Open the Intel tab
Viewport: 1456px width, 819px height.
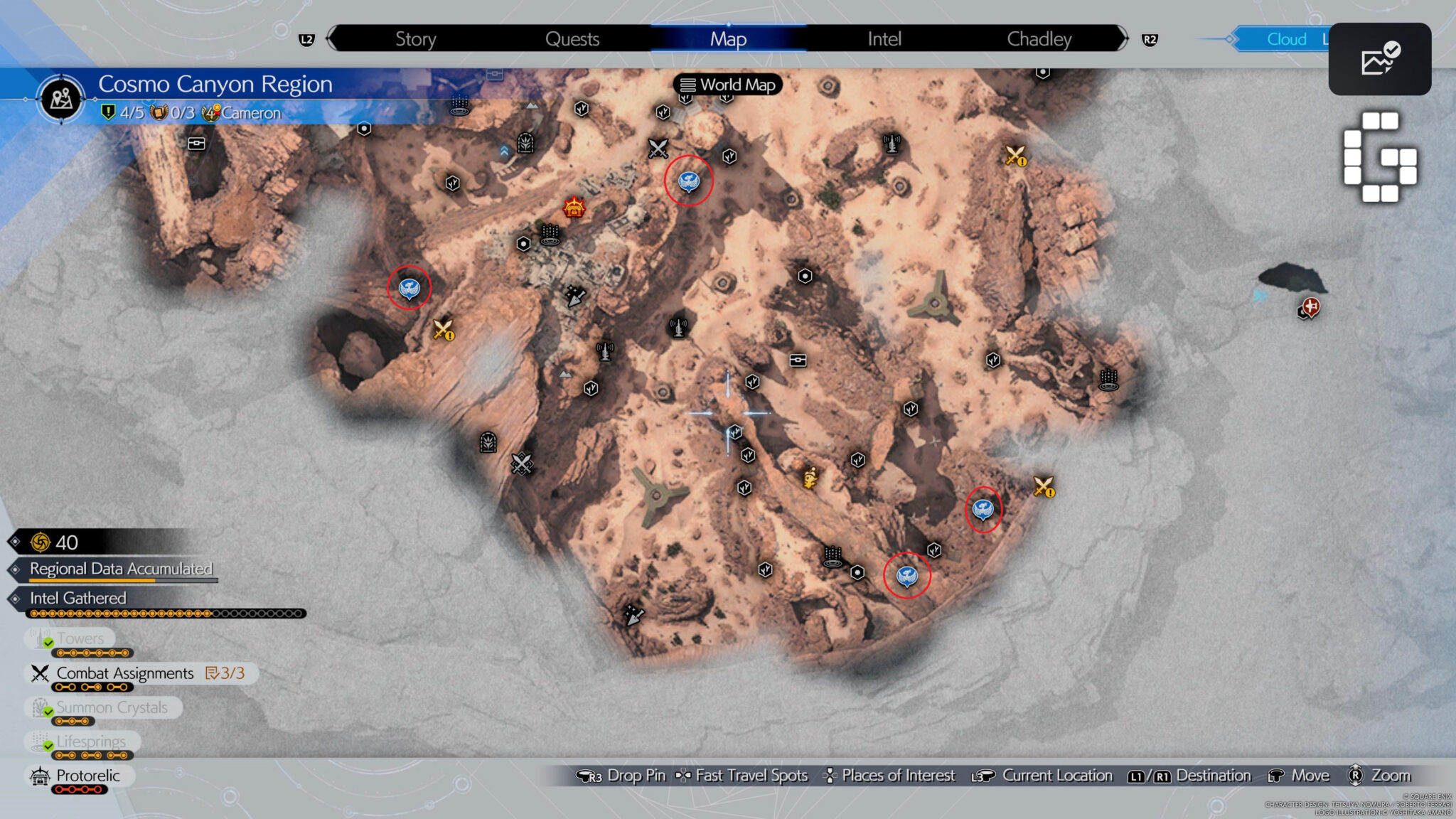884,39
